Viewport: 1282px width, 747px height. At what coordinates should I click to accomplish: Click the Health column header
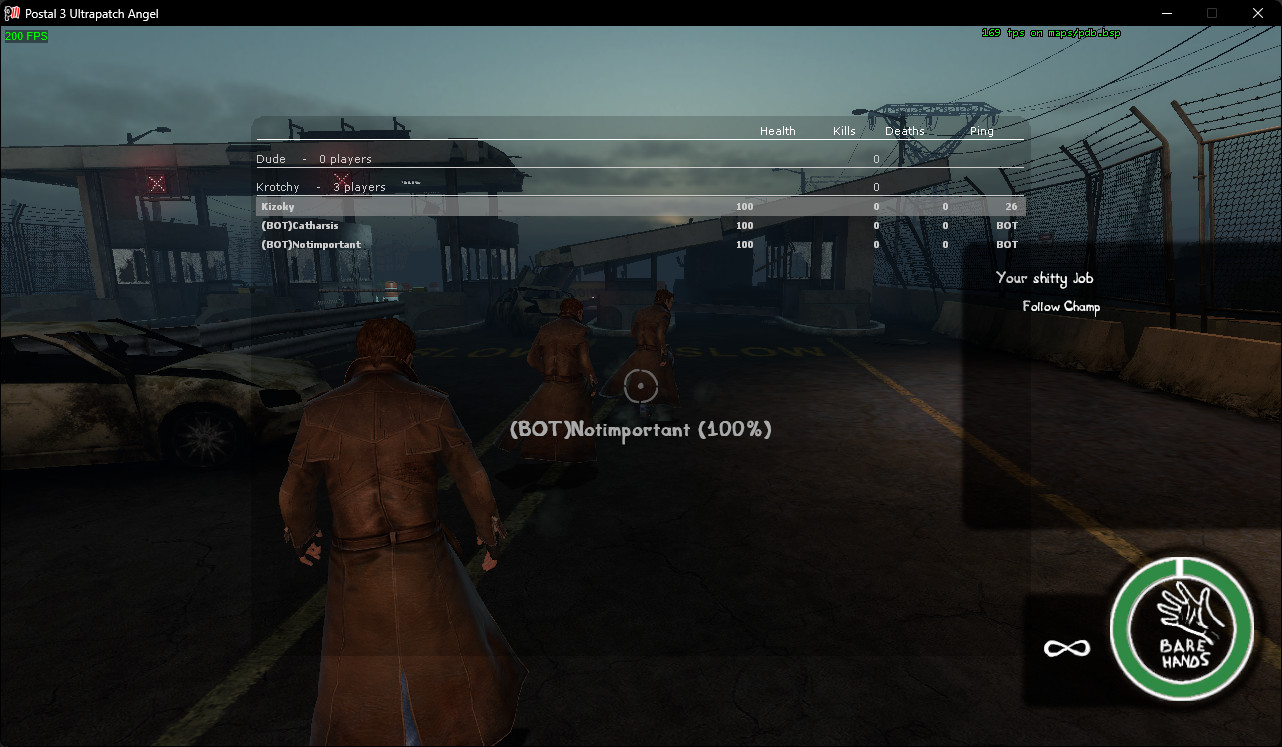[x=777, y=131]
